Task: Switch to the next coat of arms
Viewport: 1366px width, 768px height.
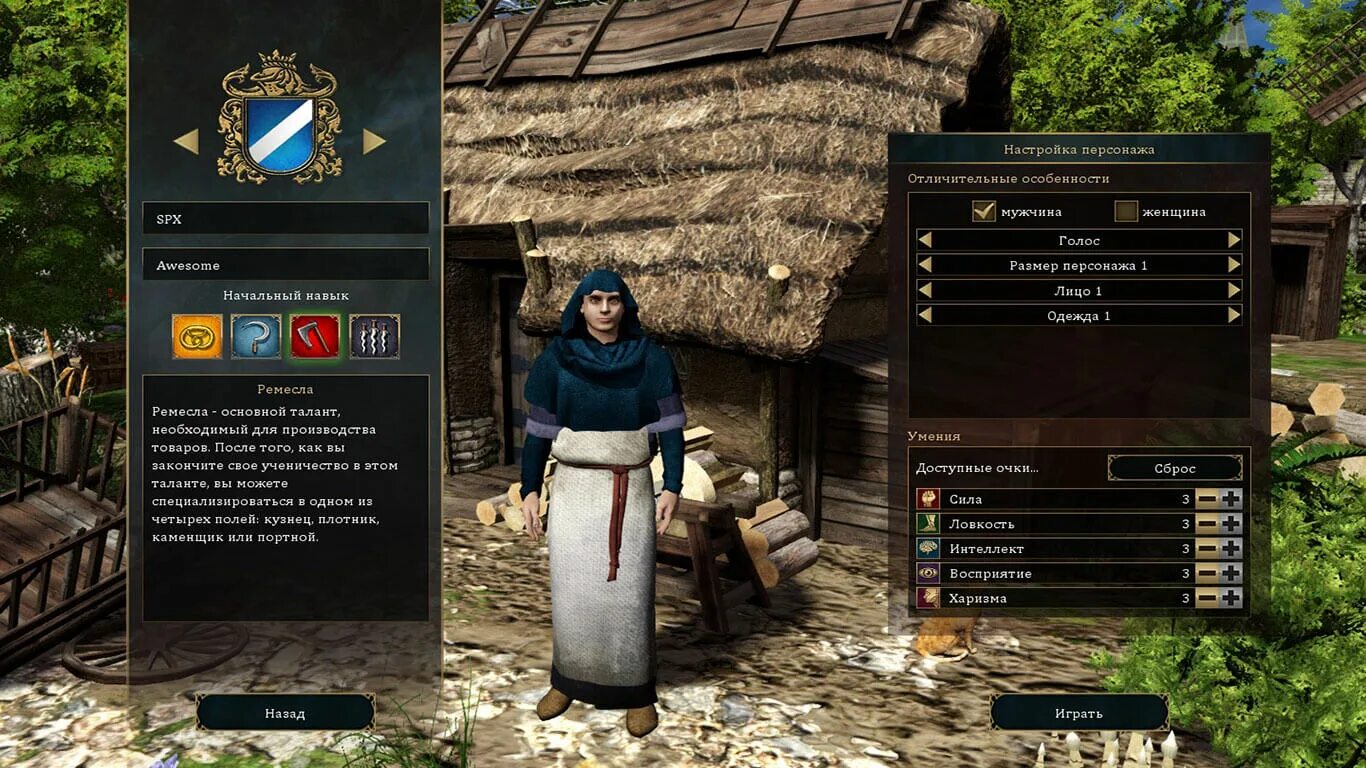Action: pos(374,142)
